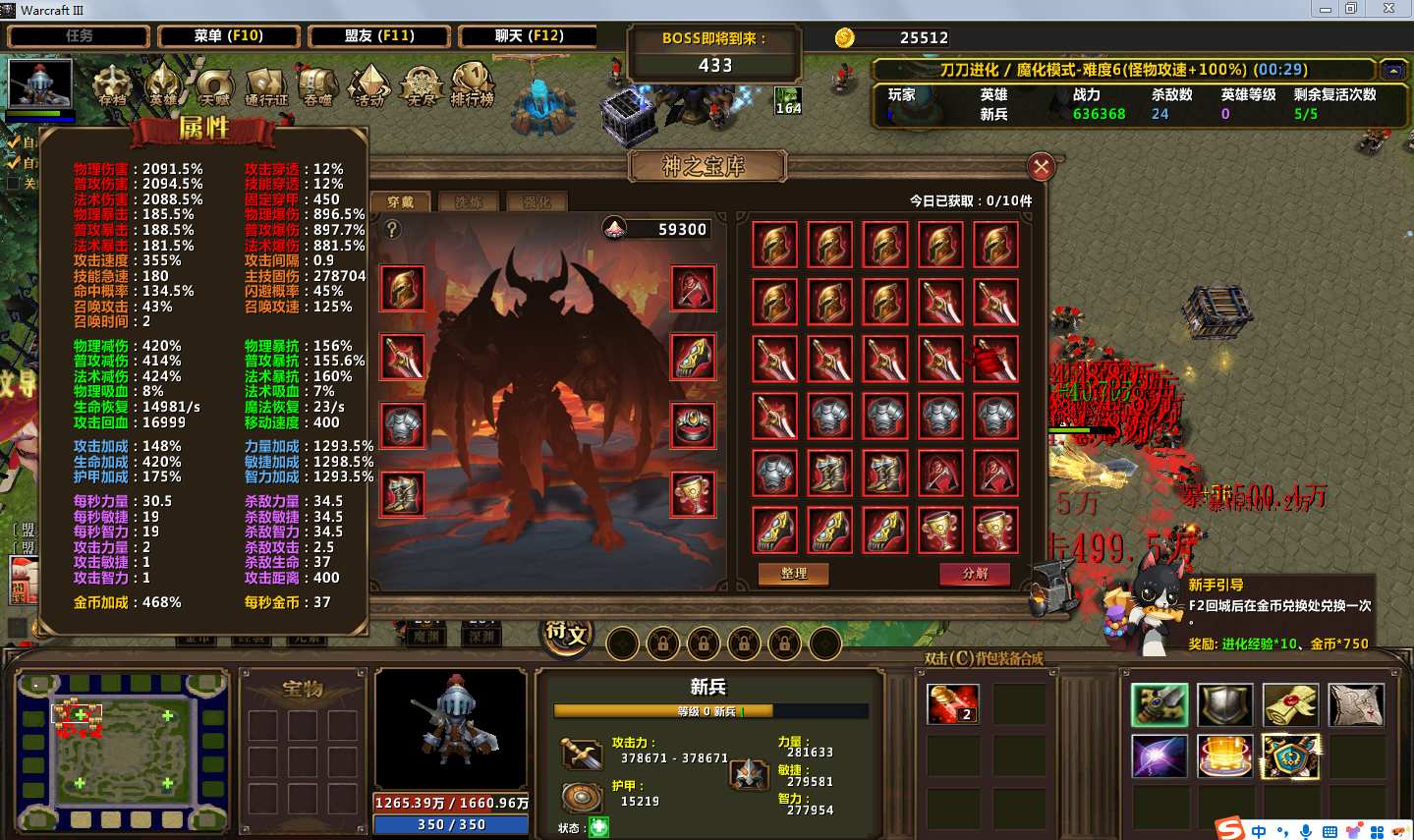Viewport: 1414px width, 840px height.
Task: Open the 排行榜 leaderboard icon
Action: pyautogui.click(x=473, y=84)
